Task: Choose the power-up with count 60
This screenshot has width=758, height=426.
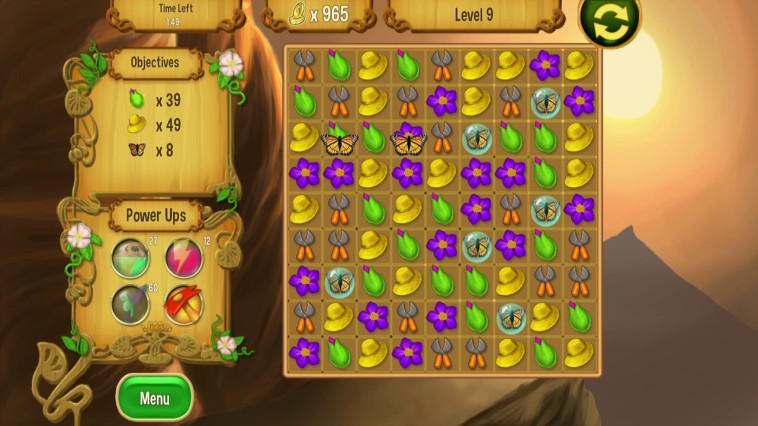Action: pos(130,304)
